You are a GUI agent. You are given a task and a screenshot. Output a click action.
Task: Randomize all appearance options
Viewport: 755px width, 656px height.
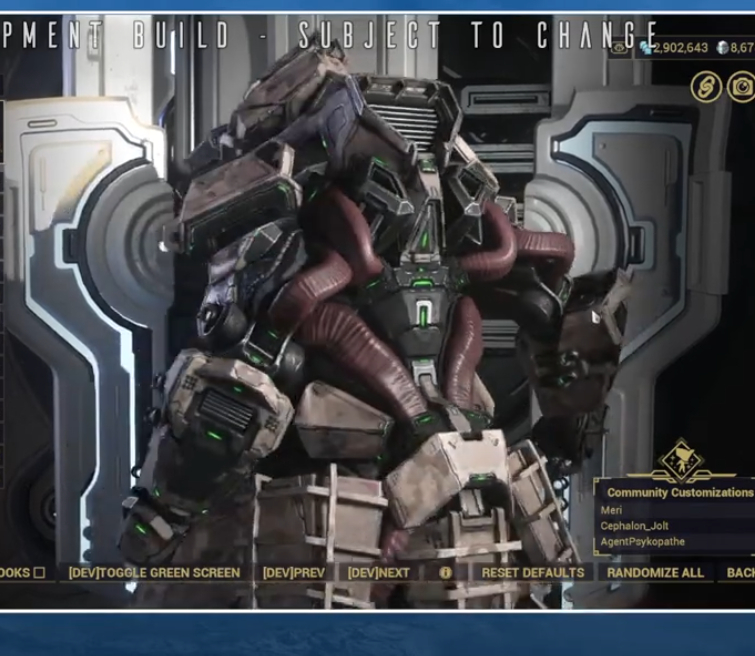coord(655,573)
